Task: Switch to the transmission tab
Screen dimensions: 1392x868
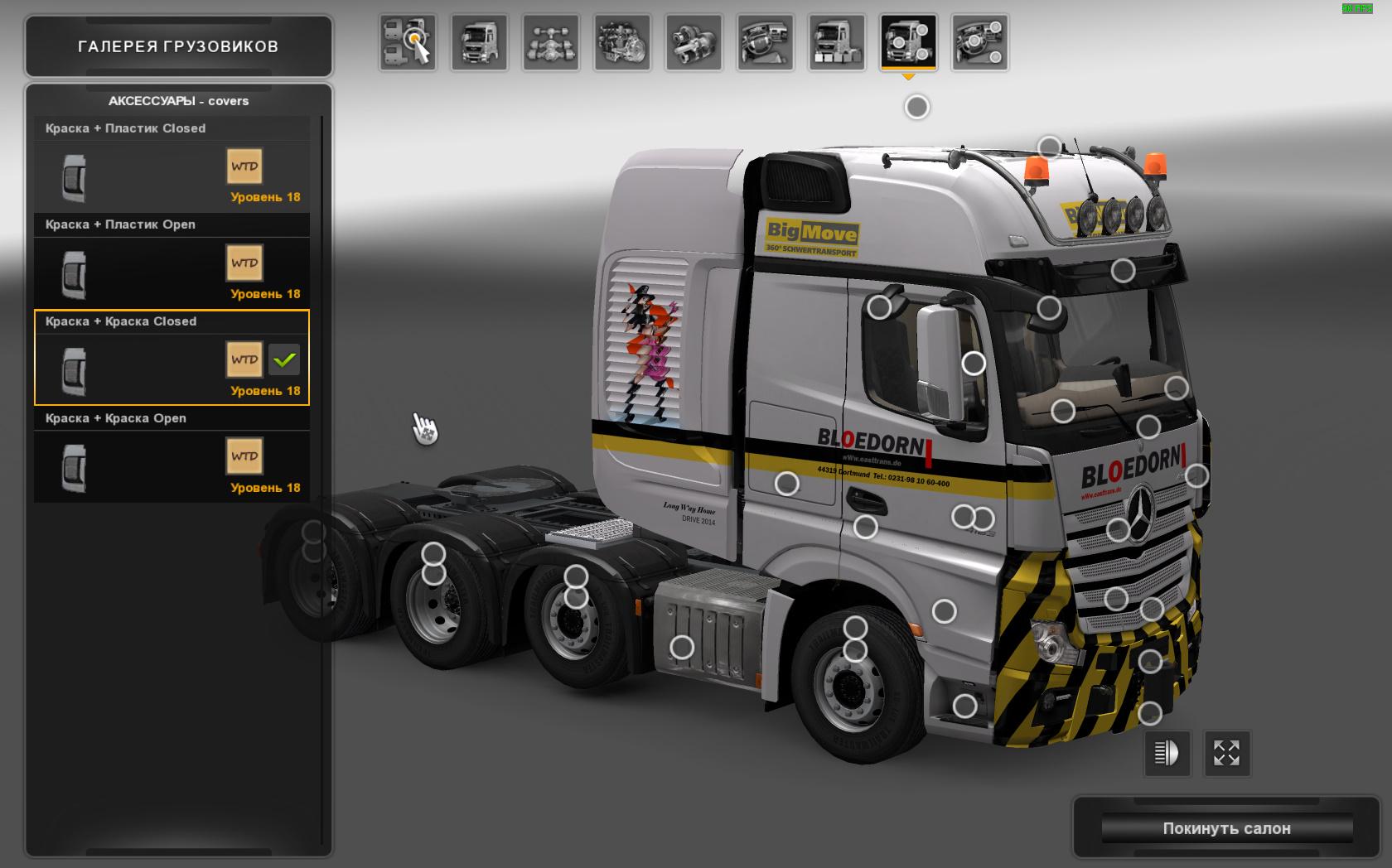Action: pyautogui.click(x=694, y=42)
